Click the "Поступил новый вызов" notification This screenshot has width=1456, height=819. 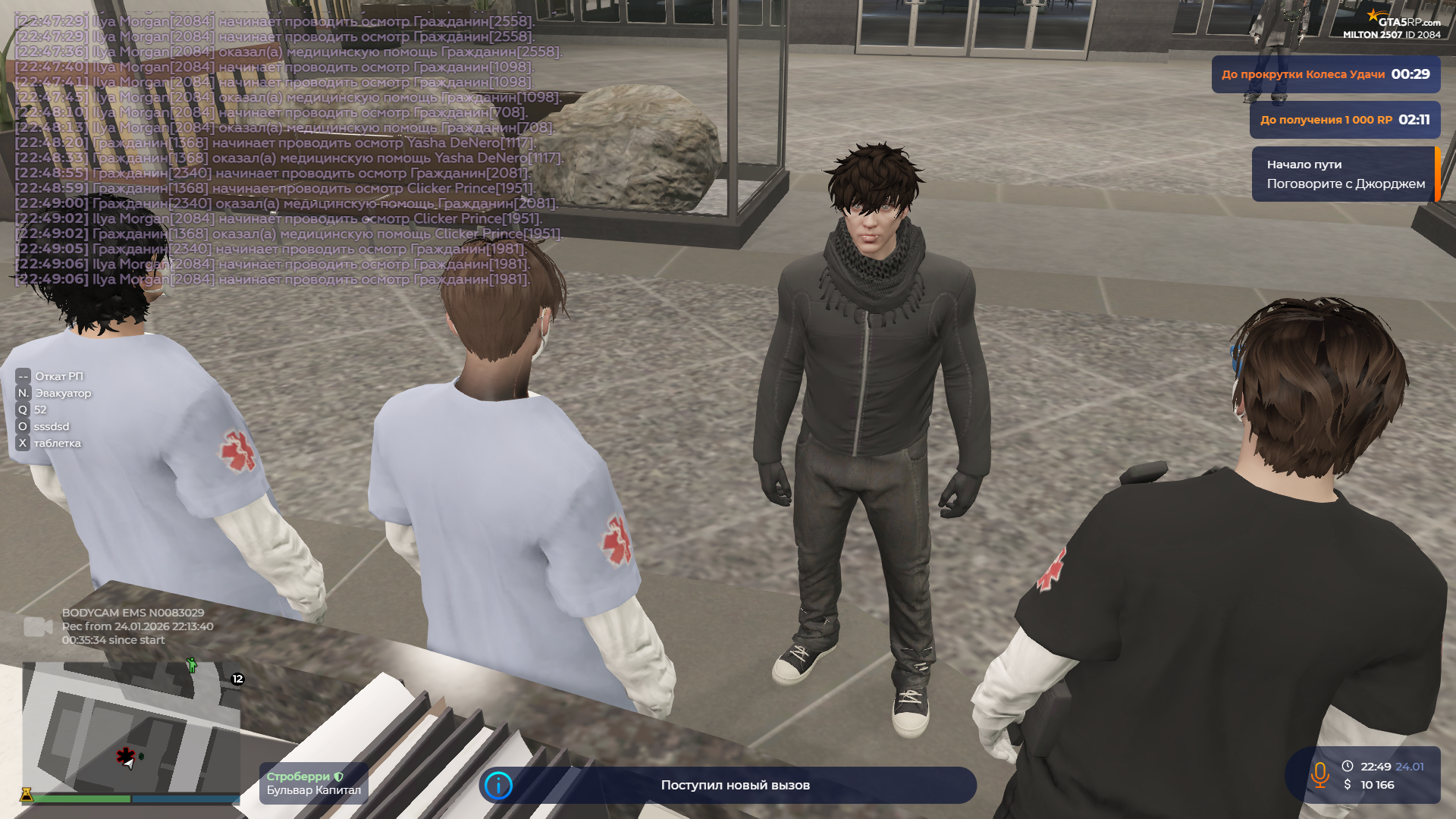pyautogui.click(x=734, y=786)
